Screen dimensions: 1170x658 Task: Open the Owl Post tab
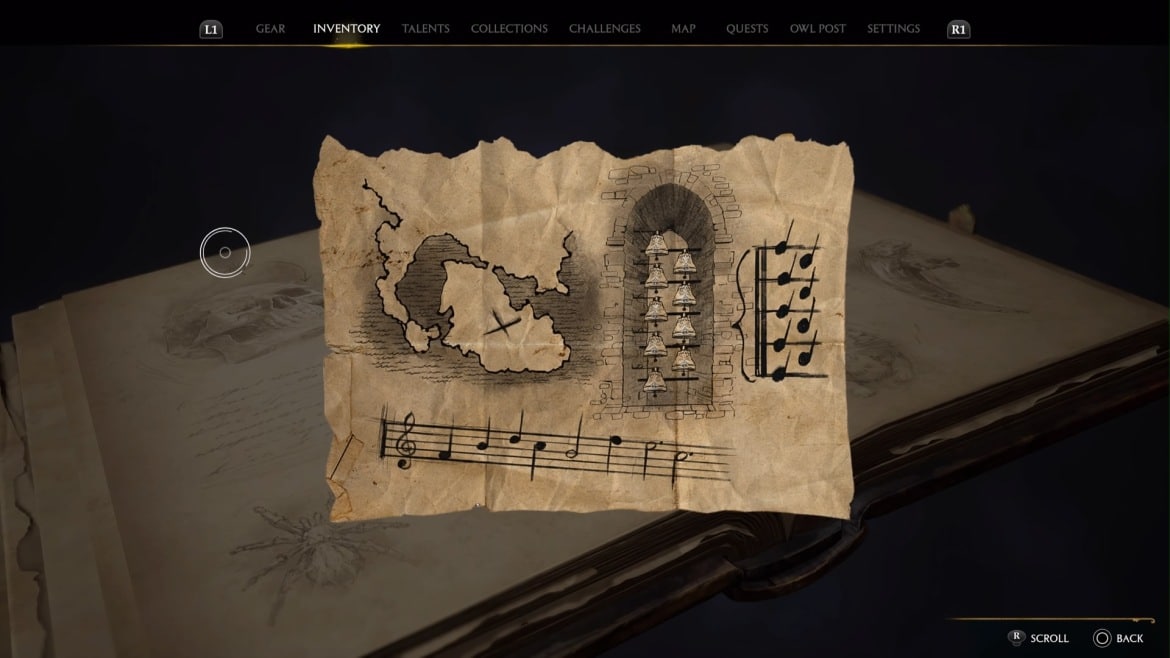point(817,29)
